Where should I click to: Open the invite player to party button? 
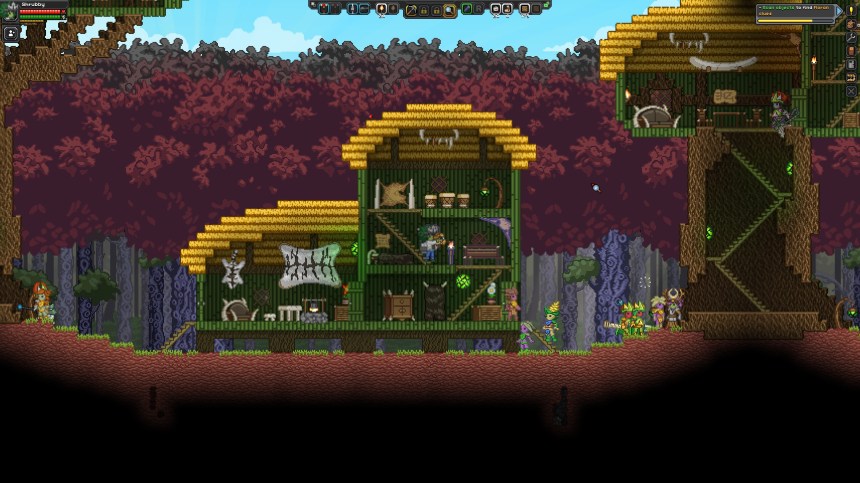[x=13, y=33]
